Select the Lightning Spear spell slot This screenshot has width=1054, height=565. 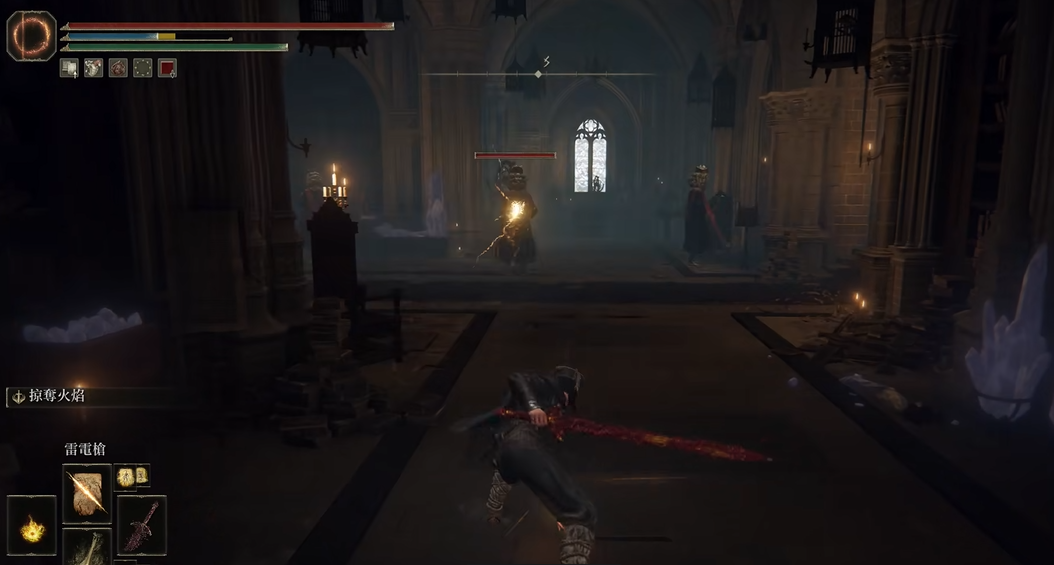pos(87,492)
